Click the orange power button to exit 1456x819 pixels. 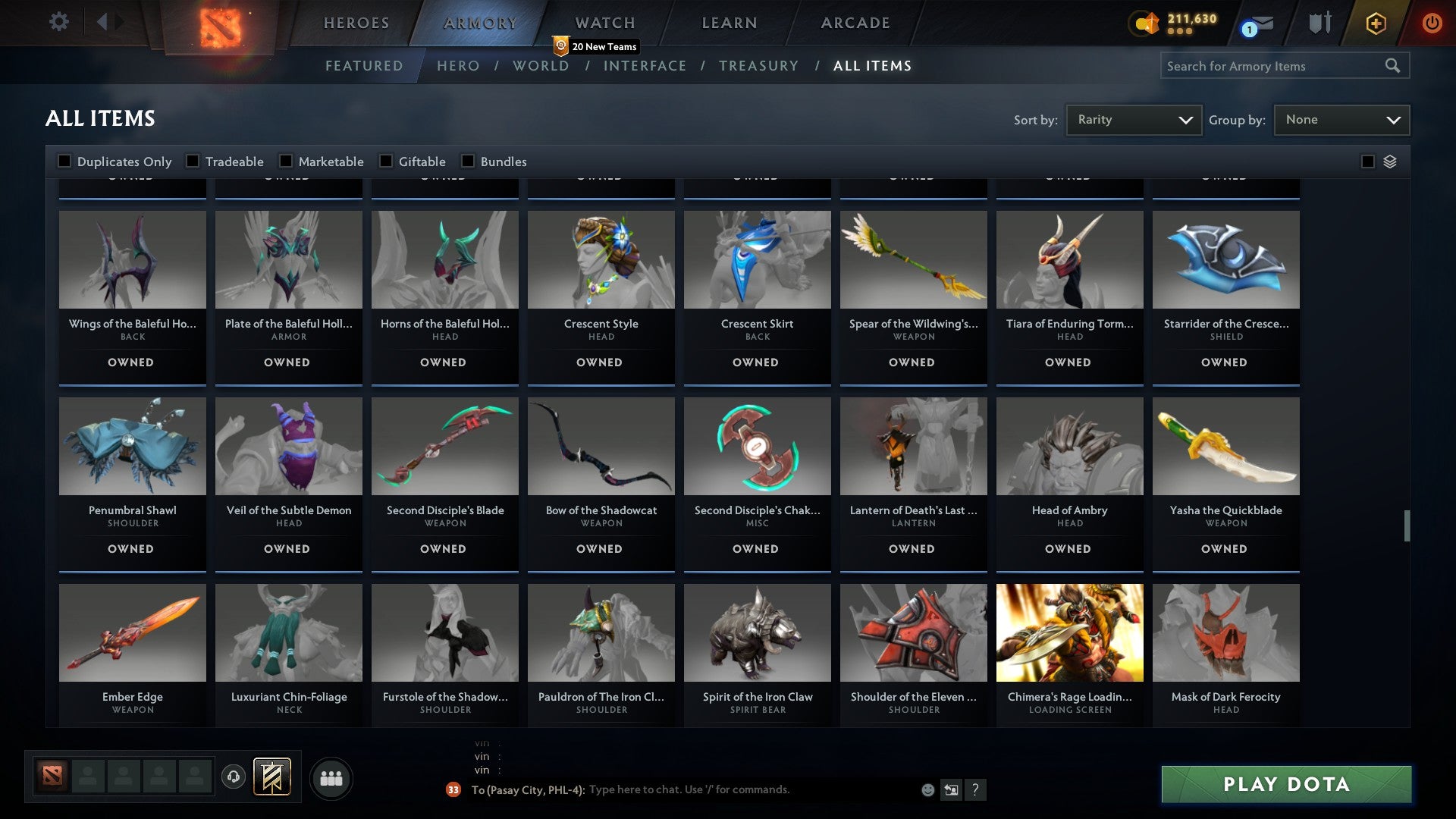[1432, 23]
